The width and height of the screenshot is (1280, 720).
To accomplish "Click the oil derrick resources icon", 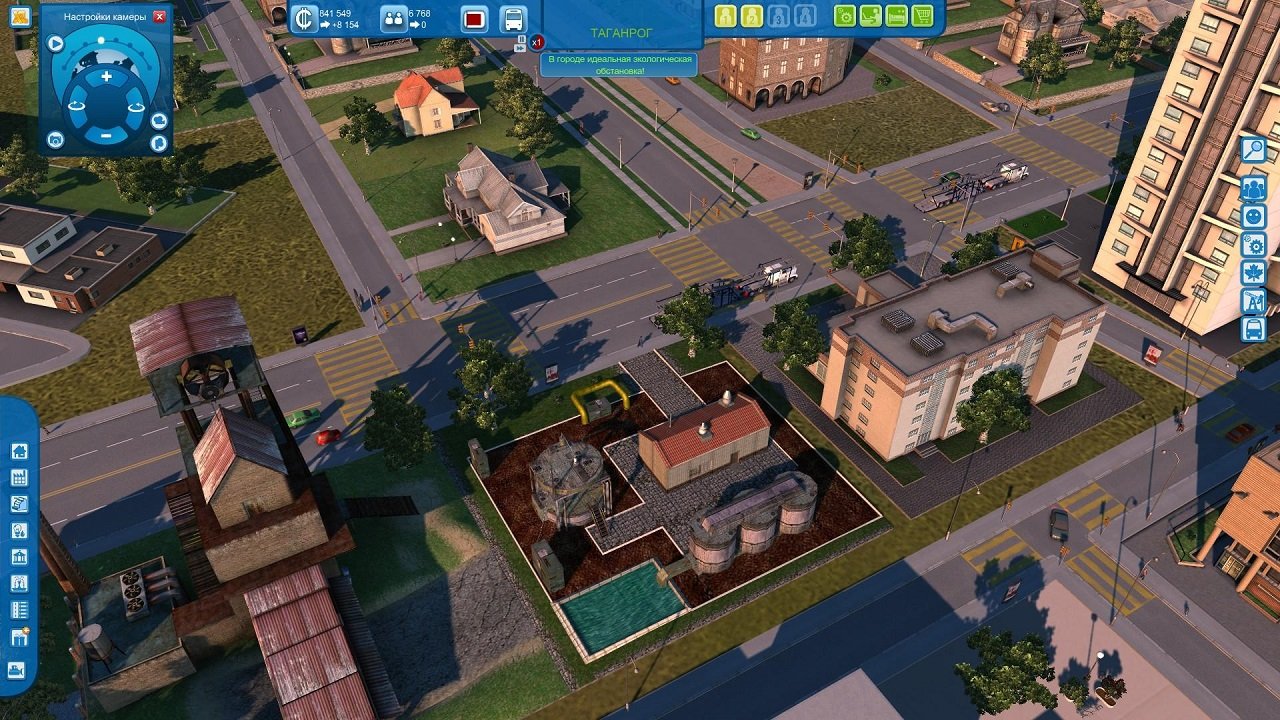I will coord(1254,299).
